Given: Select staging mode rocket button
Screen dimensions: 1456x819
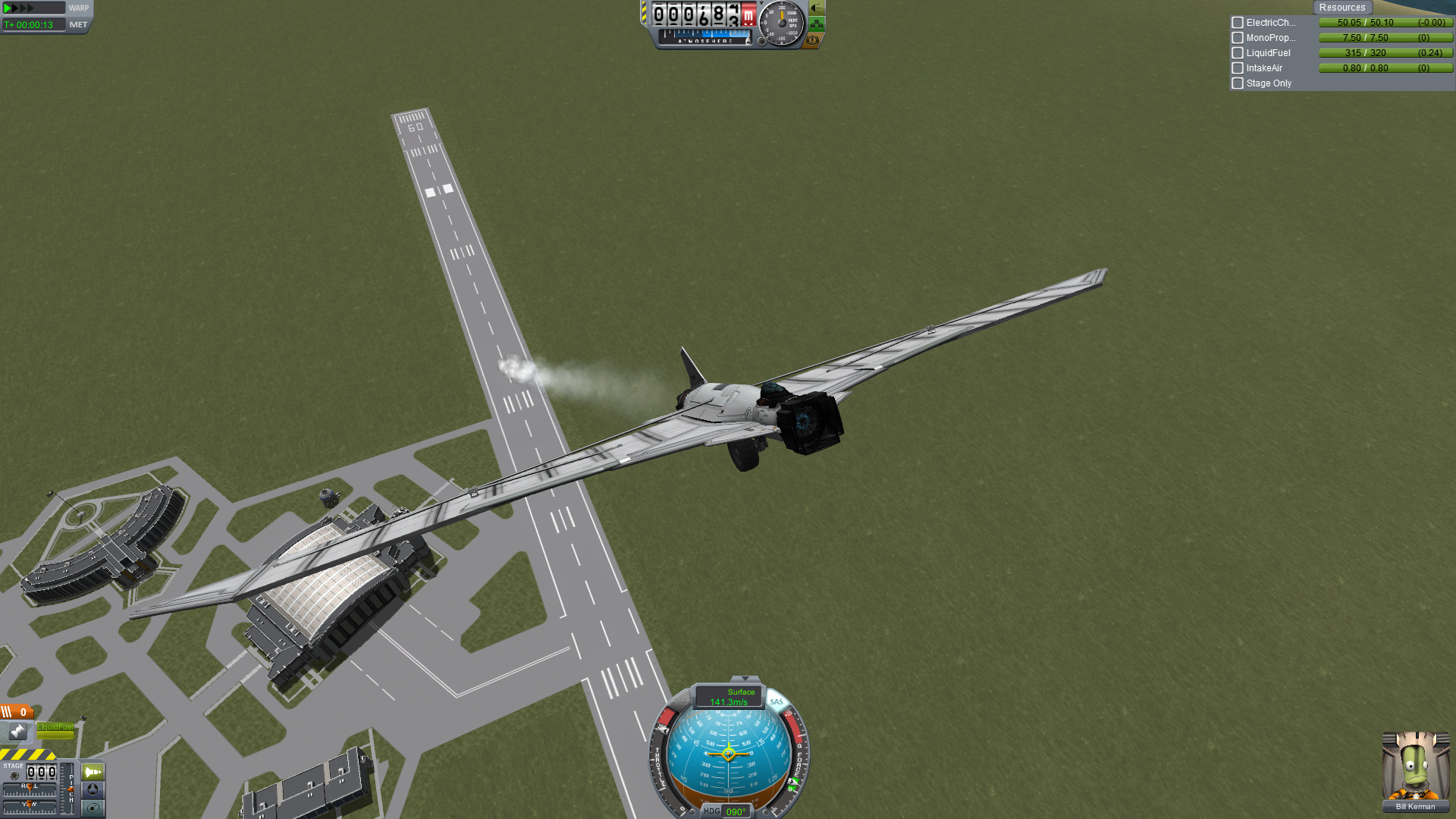Looking at the screenshot, I should 93,772.
